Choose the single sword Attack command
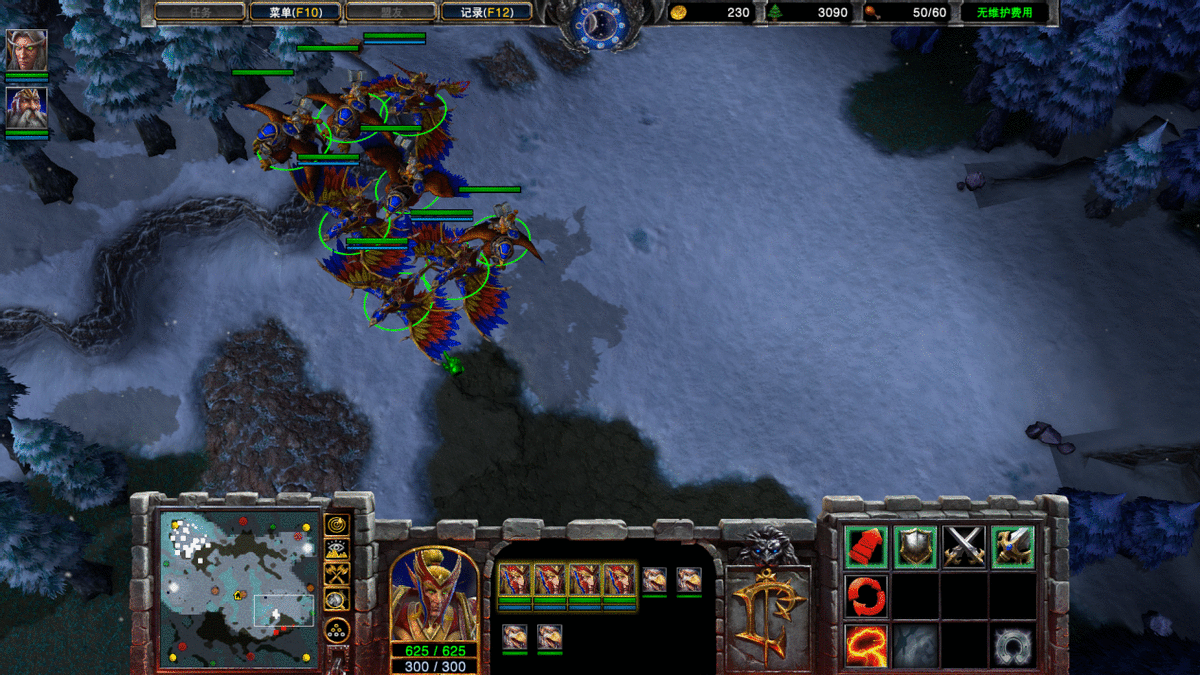 [x=1013, y=547]
